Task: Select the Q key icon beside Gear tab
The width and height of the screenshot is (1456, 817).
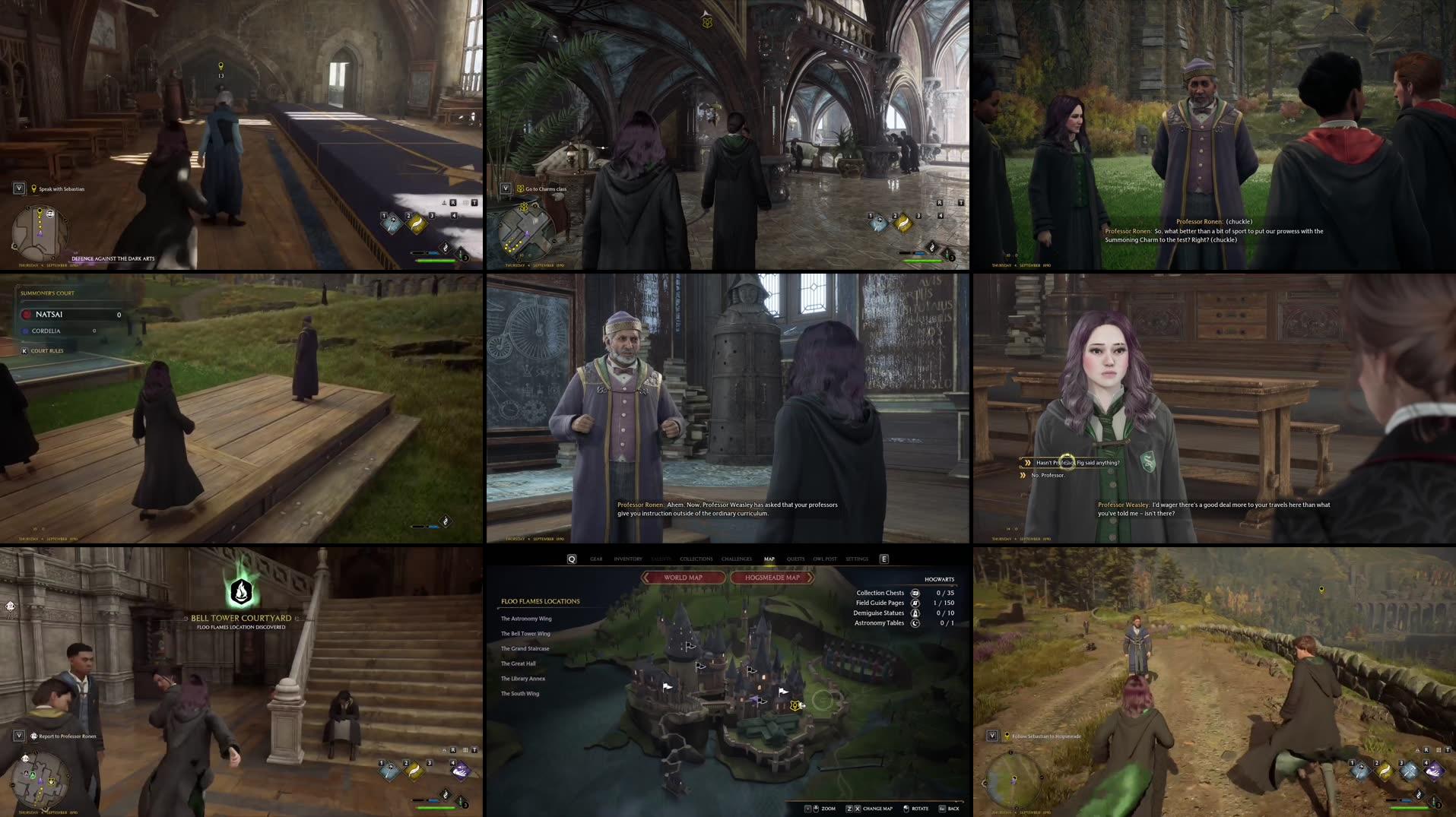Action: pyautogui.click(x=572, y=559)
